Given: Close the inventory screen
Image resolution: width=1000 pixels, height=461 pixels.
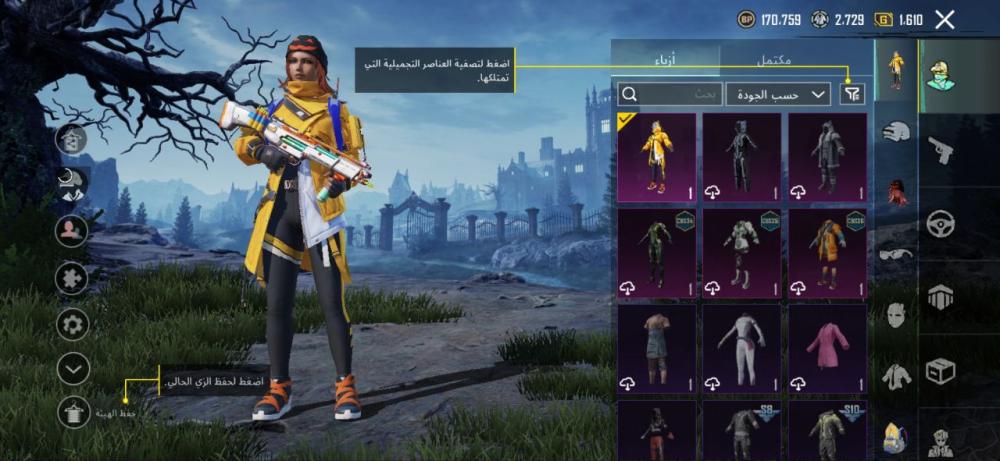Looking at the screenshot, I should pos(944,19).
